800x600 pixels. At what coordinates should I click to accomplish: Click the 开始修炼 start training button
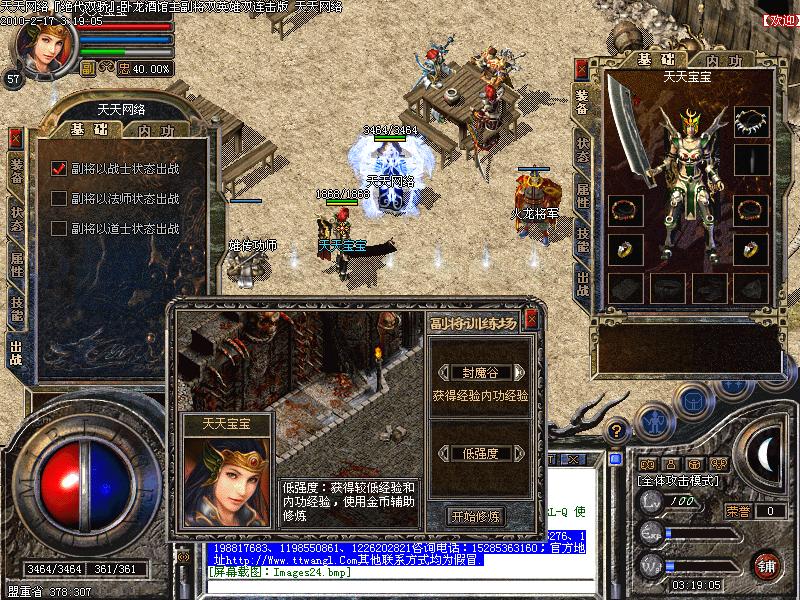(x=477, y=516)
